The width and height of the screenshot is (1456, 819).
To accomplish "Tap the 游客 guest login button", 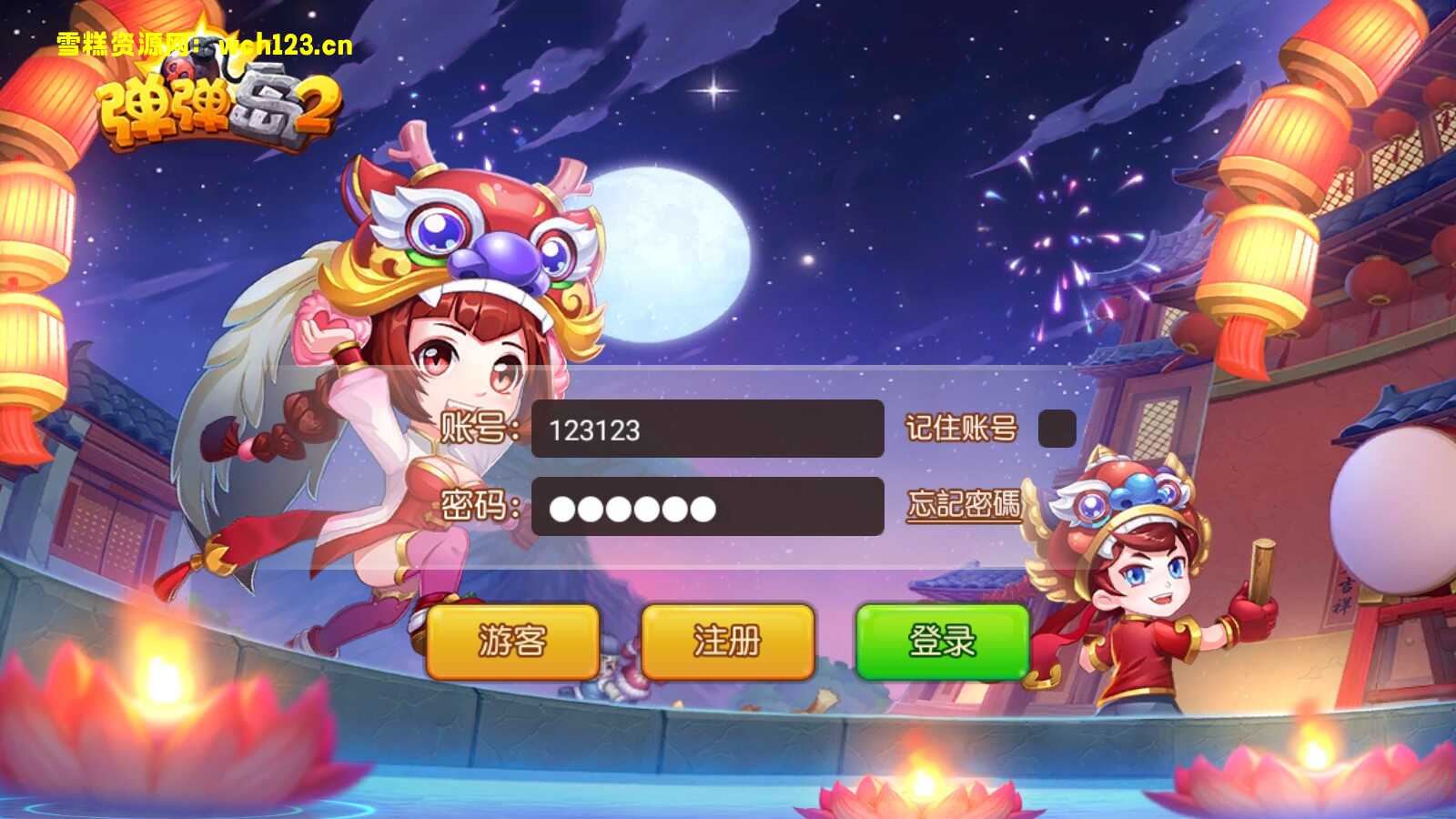I will click(512, 642).
